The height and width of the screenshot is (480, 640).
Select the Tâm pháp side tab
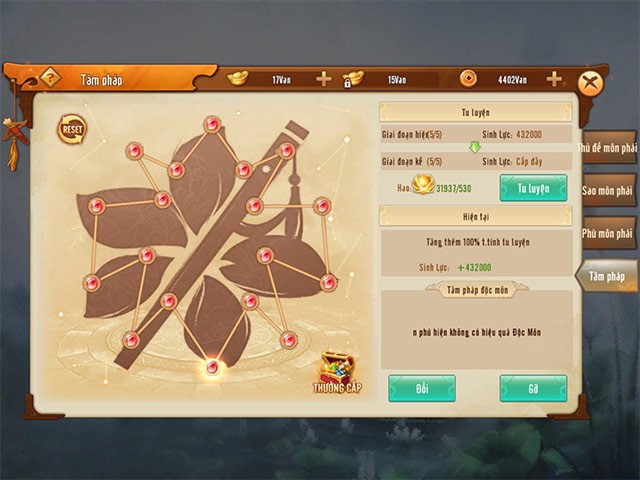[x=606, y=276]
